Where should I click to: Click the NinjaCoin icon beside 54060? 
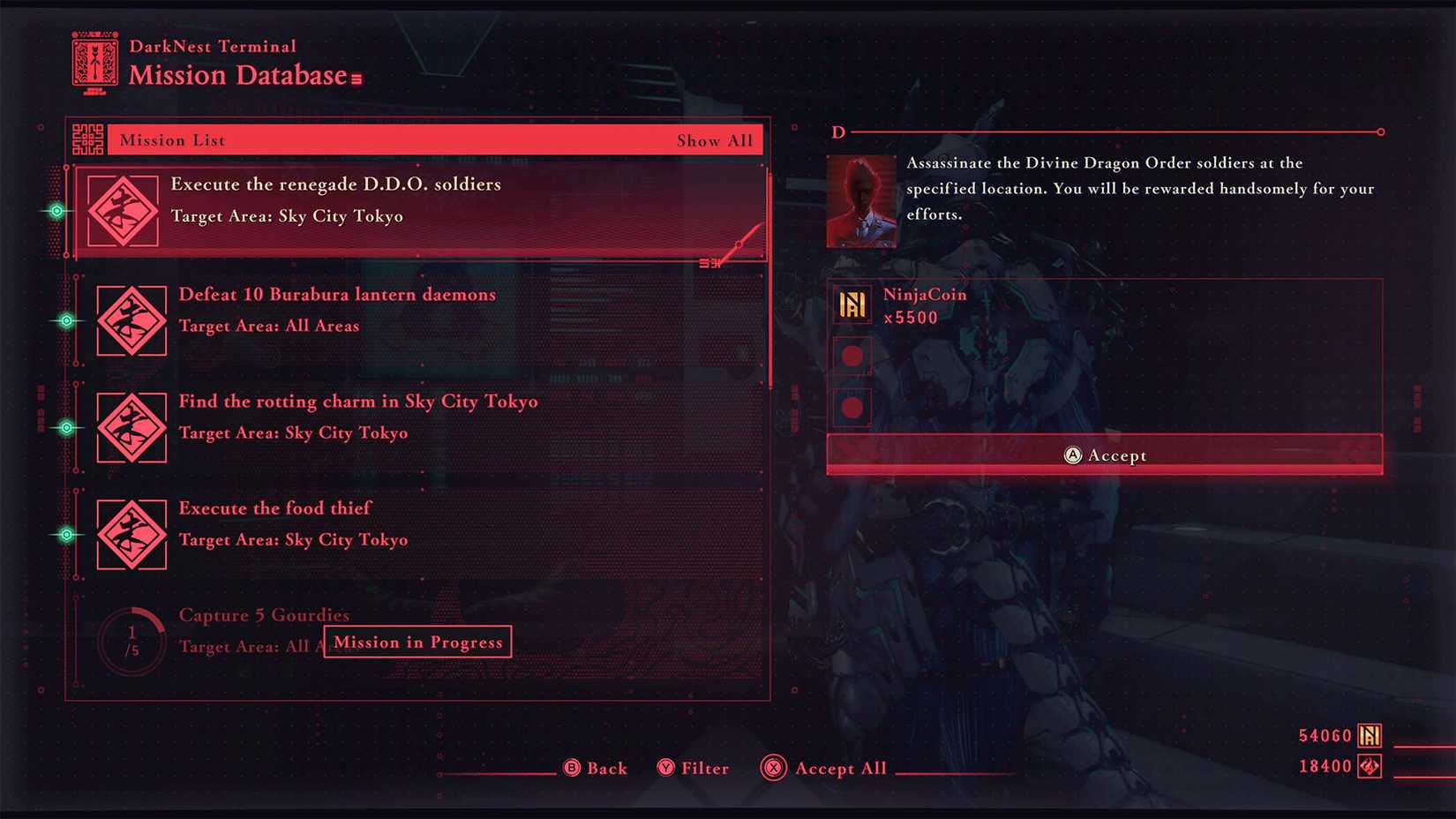pyautogui.click(x=1370, y=734)
